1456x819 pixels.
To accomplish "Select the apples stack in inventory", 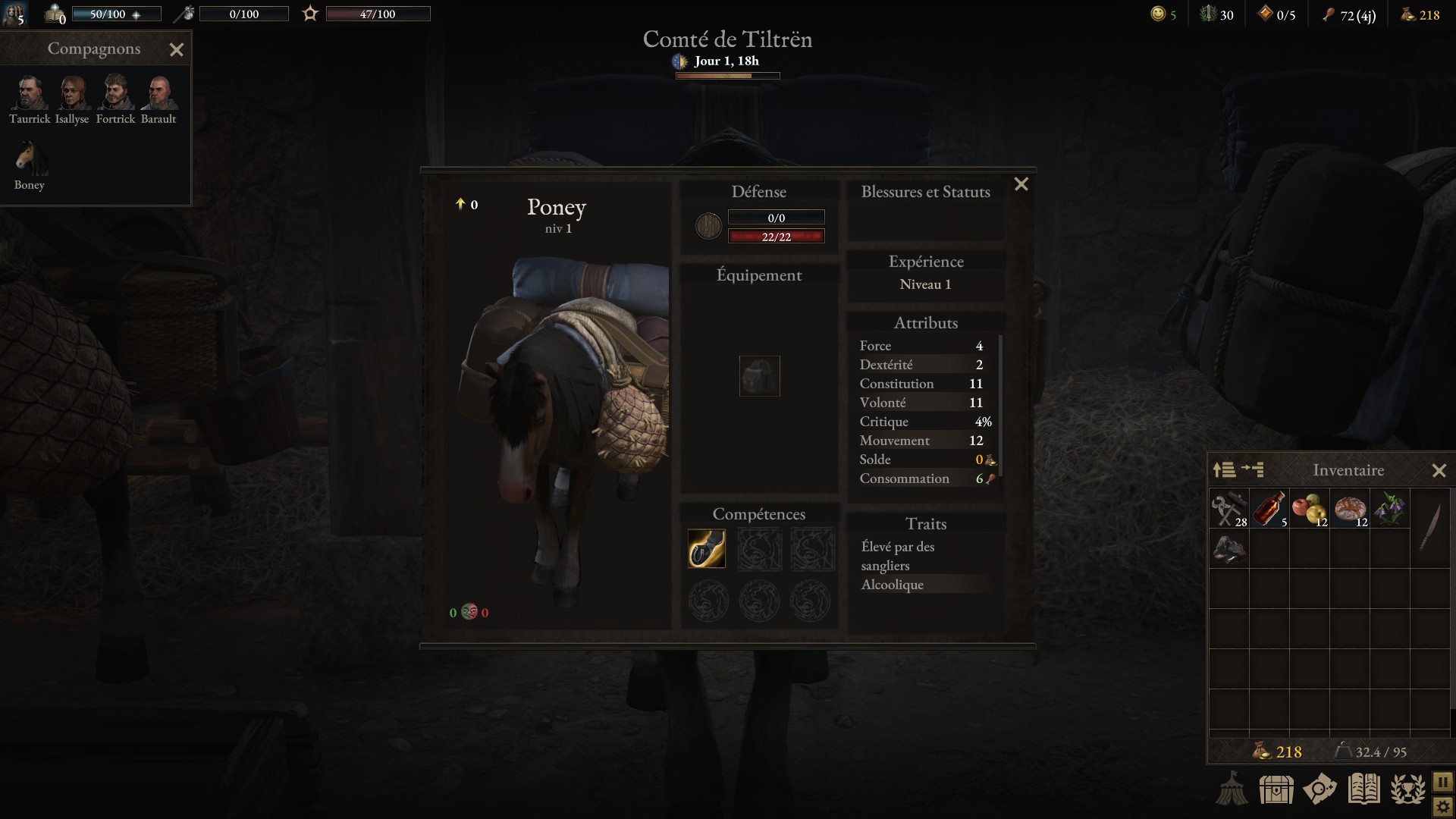I will 1309,509.
